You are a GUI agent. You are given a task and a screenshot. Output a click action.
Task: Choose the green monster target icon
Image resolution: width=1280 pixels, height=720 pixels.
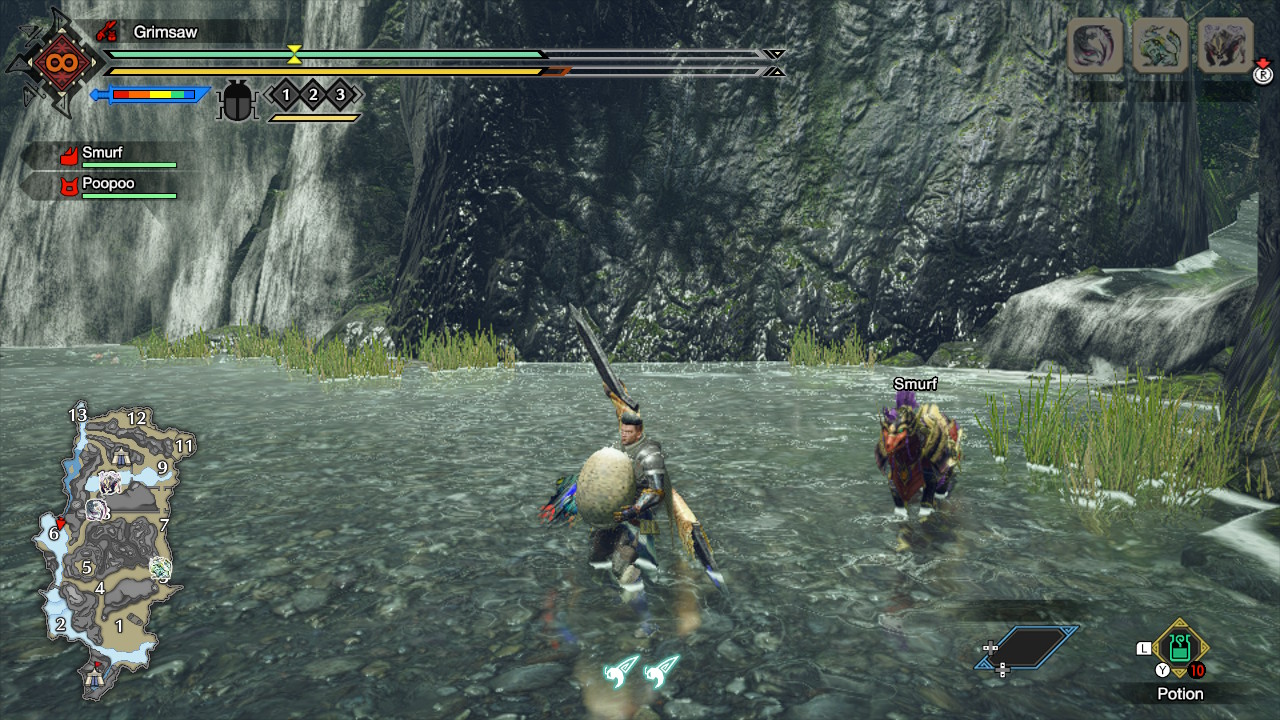coord(1160,45)
